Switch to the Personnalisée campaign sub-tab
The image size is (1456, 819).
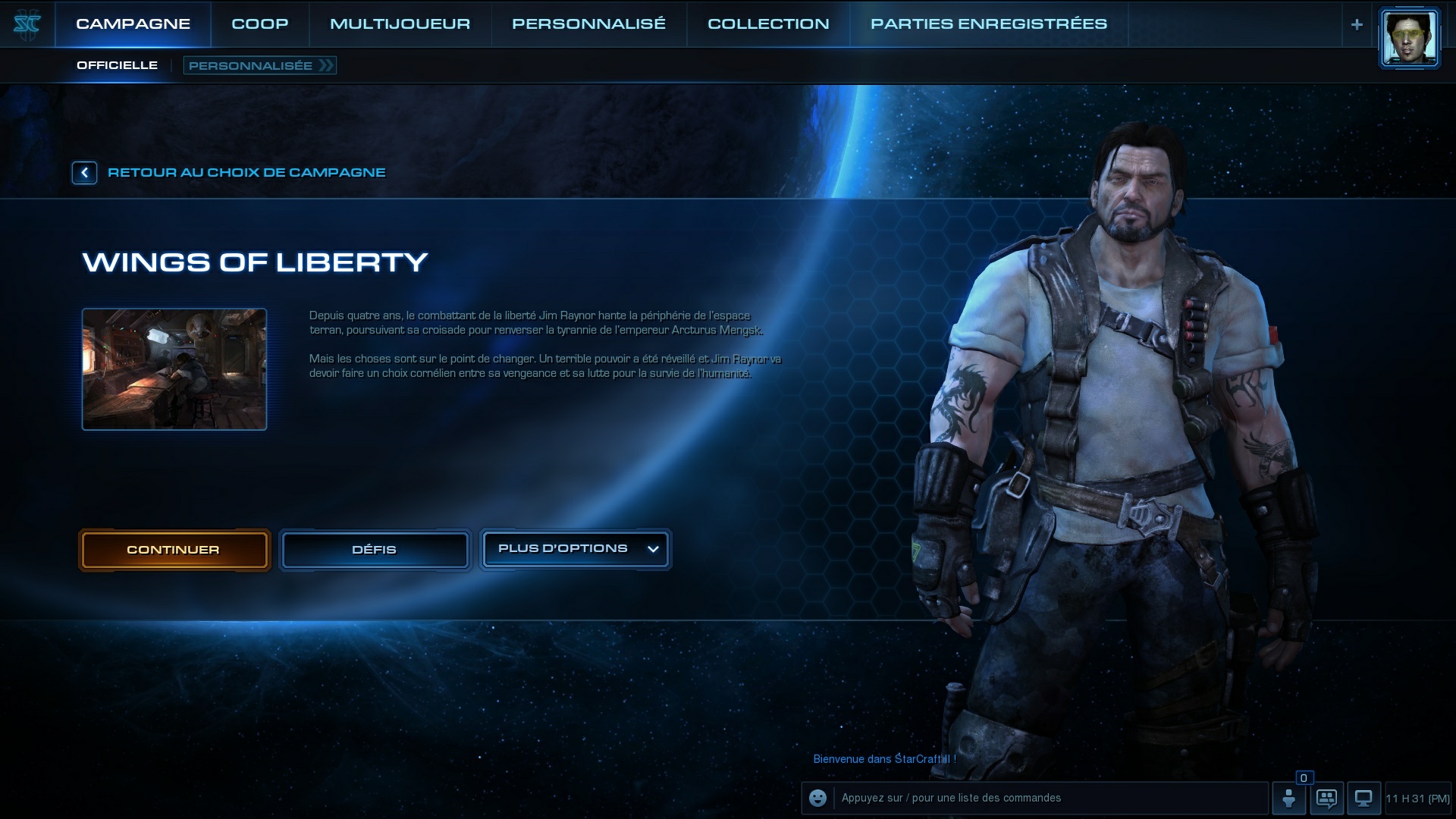pyautogui.click(x=259, y=66)
